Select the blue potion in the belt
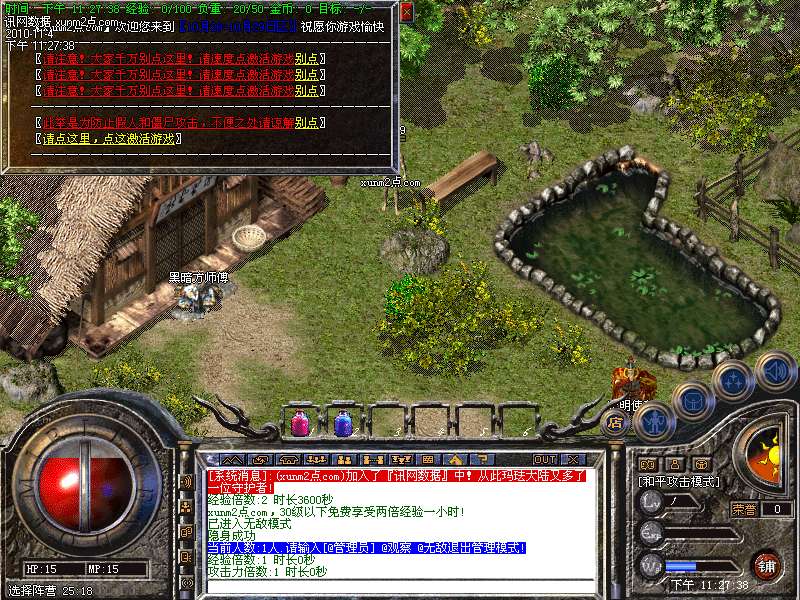This screenshot has width=800, height=600. (x=343, y=424)
